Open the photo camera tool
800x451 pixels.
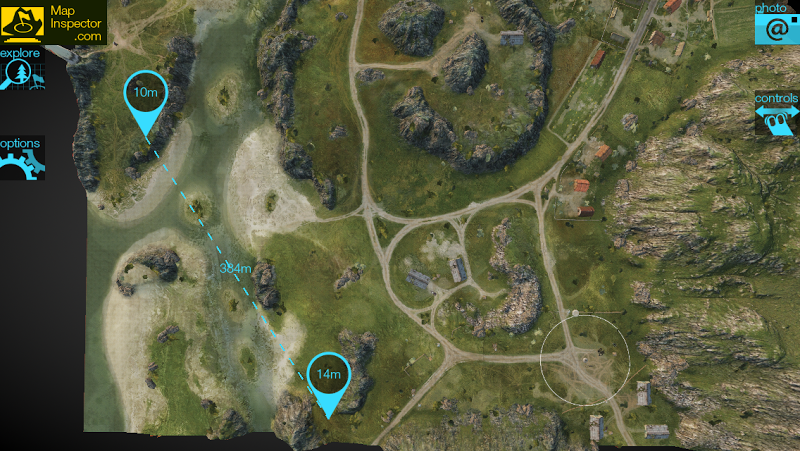tap(776, 22)
